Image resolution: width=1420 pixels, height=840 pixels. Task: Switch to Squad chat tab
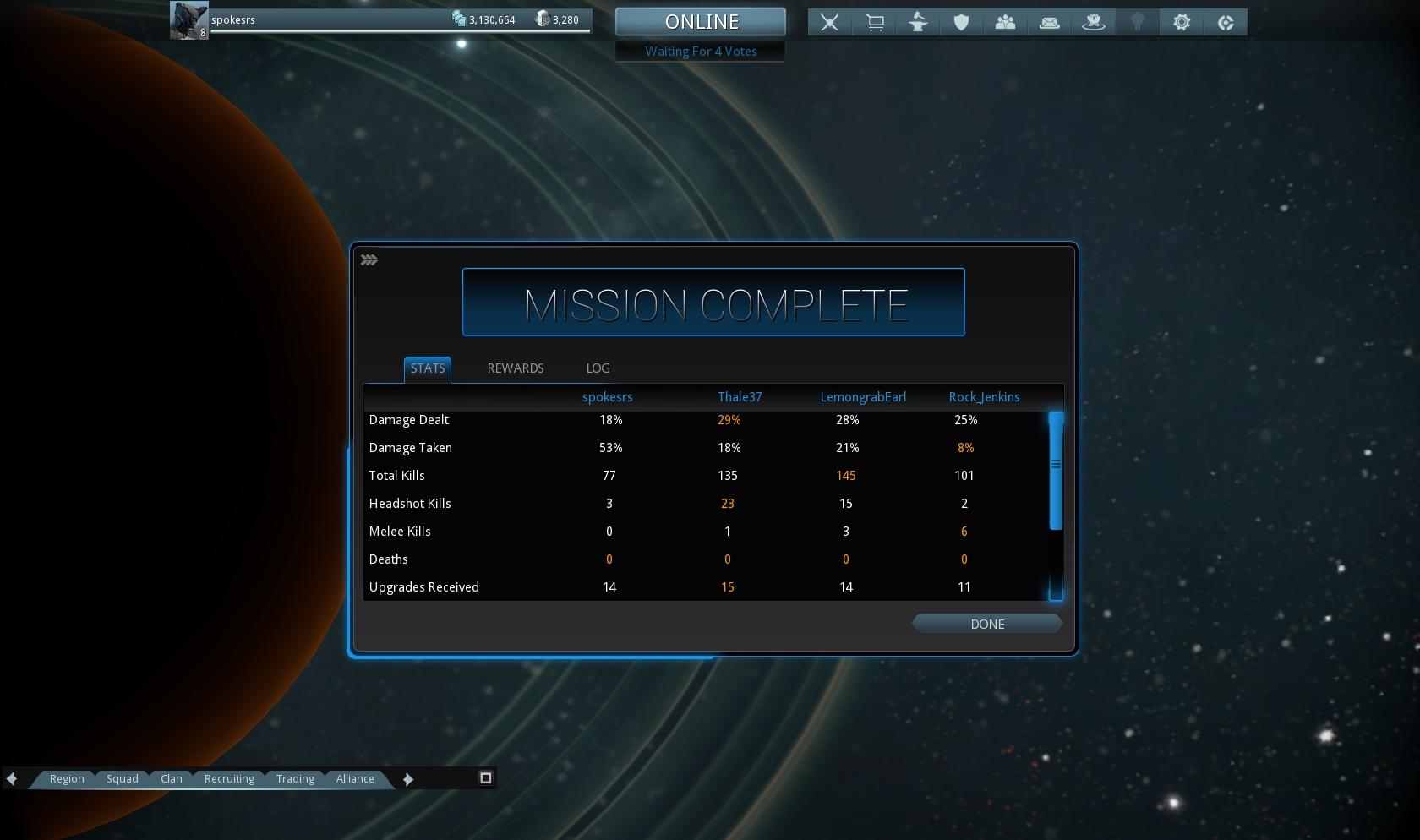pos(123,779)
